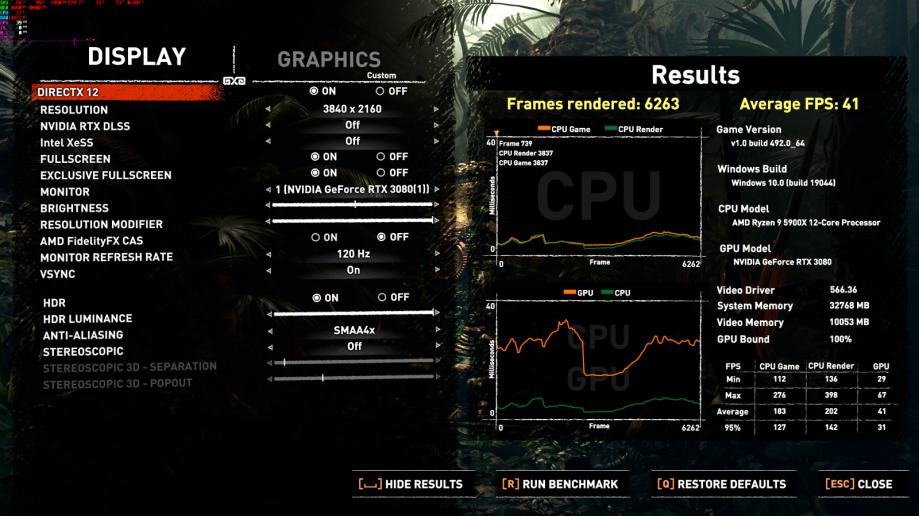This screenshot has height=516, width=919.
Task: Restore default display settings
Action: point(721,484)
